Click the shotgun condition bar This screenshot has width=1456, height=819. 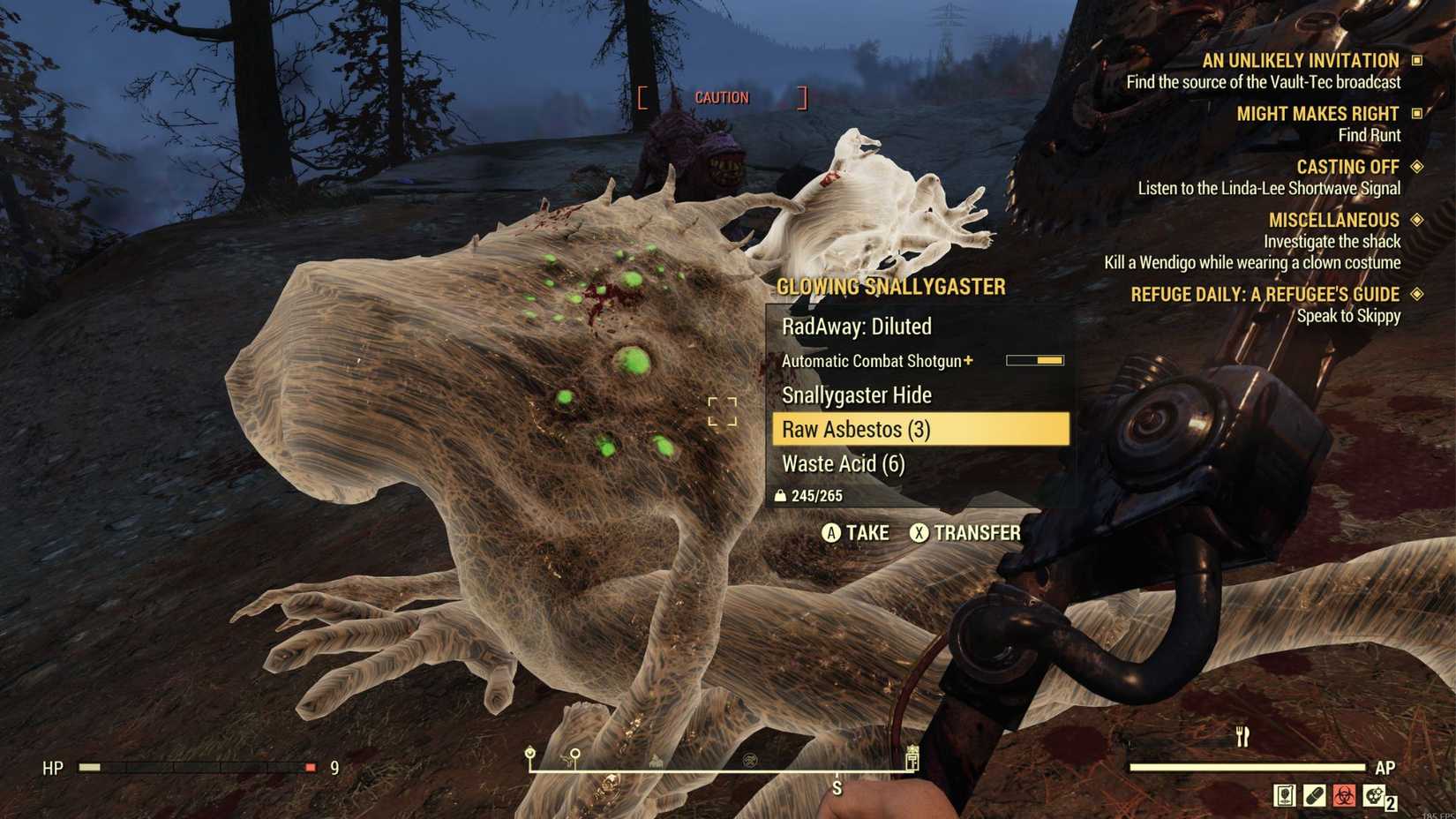tap(1032, 360)
